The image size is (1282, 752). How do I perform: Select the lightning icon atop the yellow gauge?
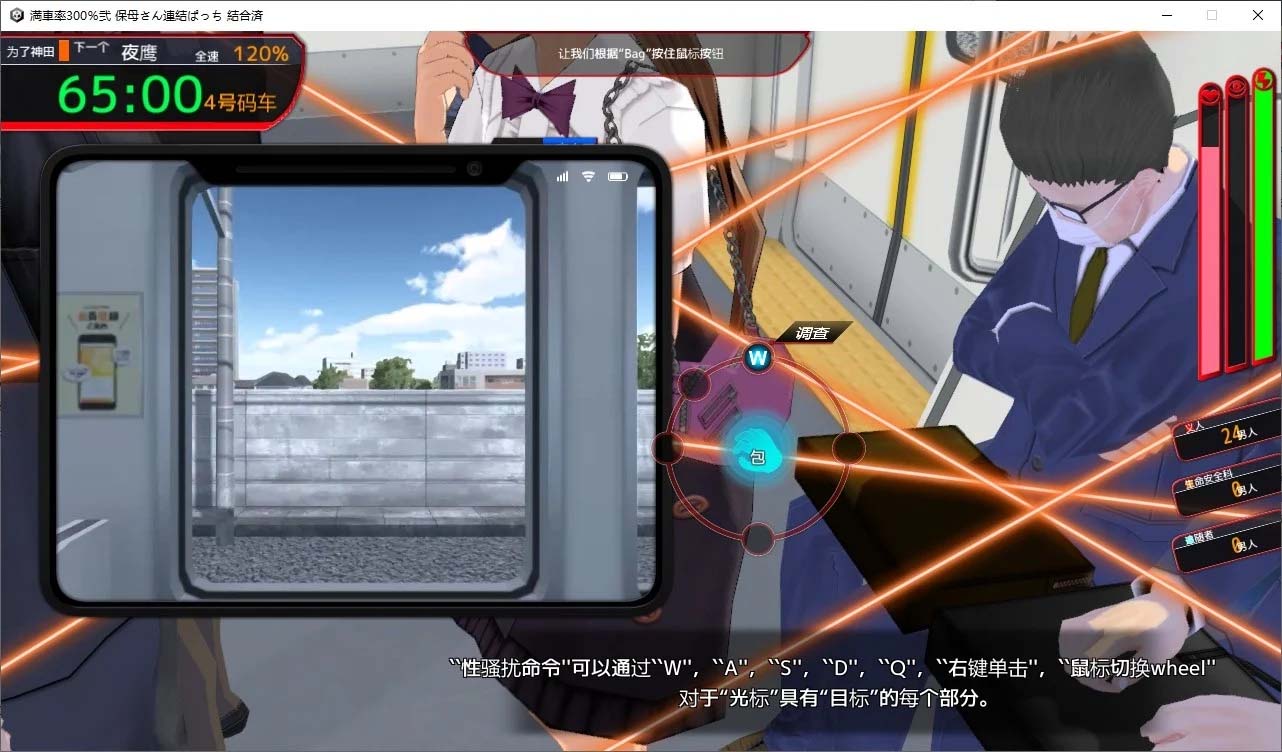pos(1262,80)
